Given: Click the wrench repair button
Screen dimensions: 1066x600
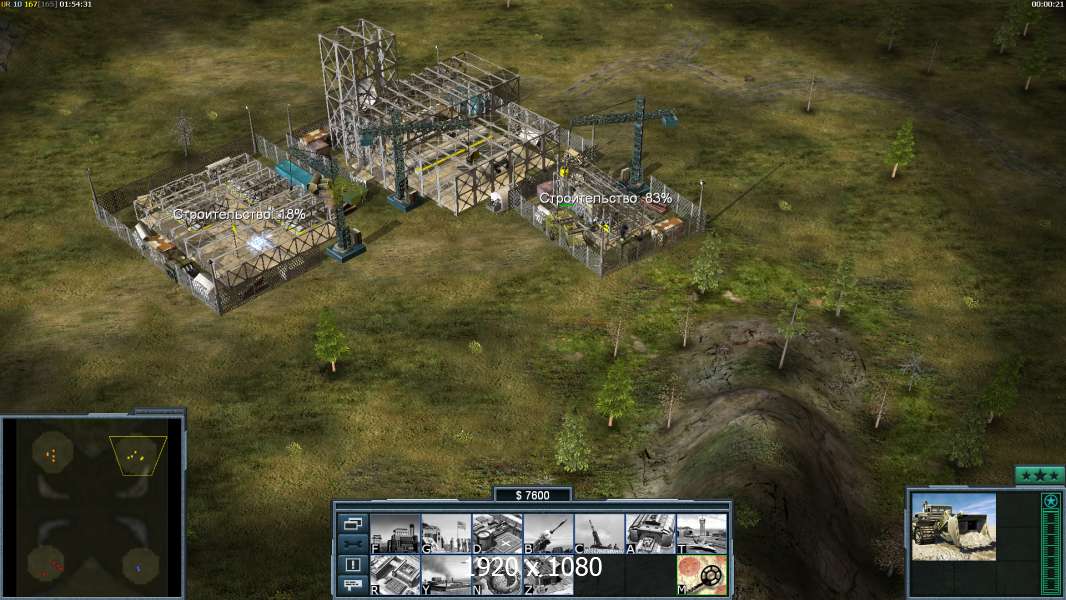Looking at the screenshot, I should (352, 544).
